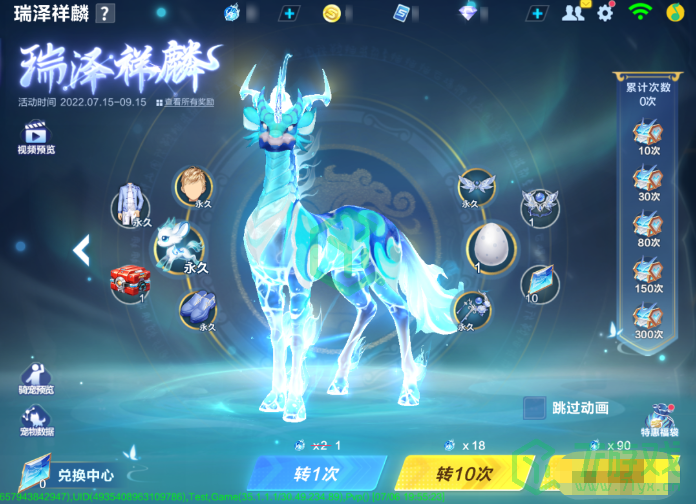
Task: Click the 转1次 spin once button
Action: coord(316,473)
